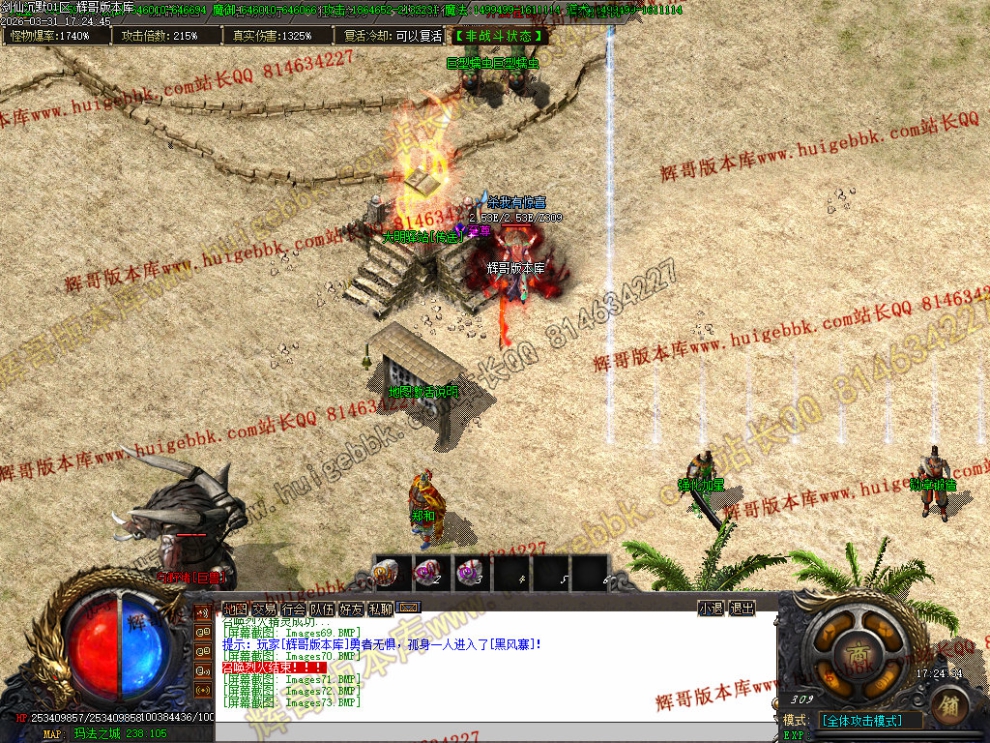The image size is (990, 743).
Task: Use the item in hotbar slot 1
Action: tap(387, 573)
